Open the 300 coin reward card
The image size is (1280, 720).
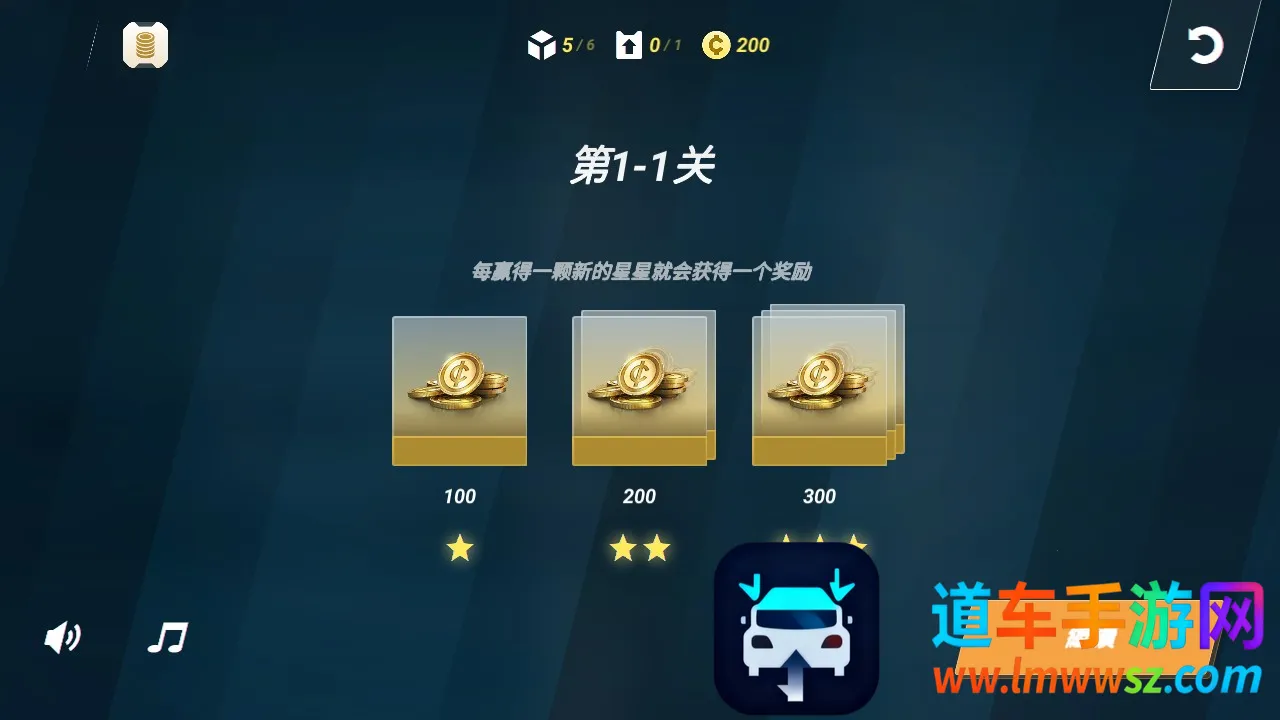point(820,385)
